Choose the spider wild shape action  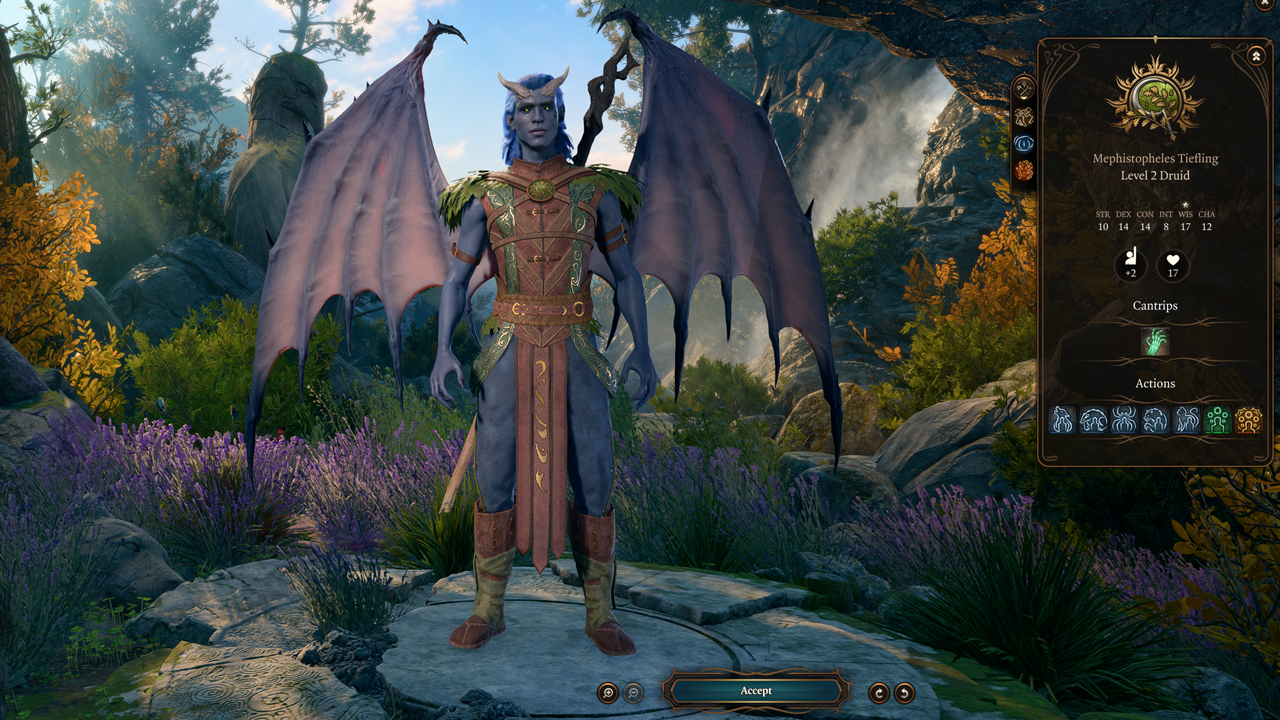click(x=1124, y=420)
